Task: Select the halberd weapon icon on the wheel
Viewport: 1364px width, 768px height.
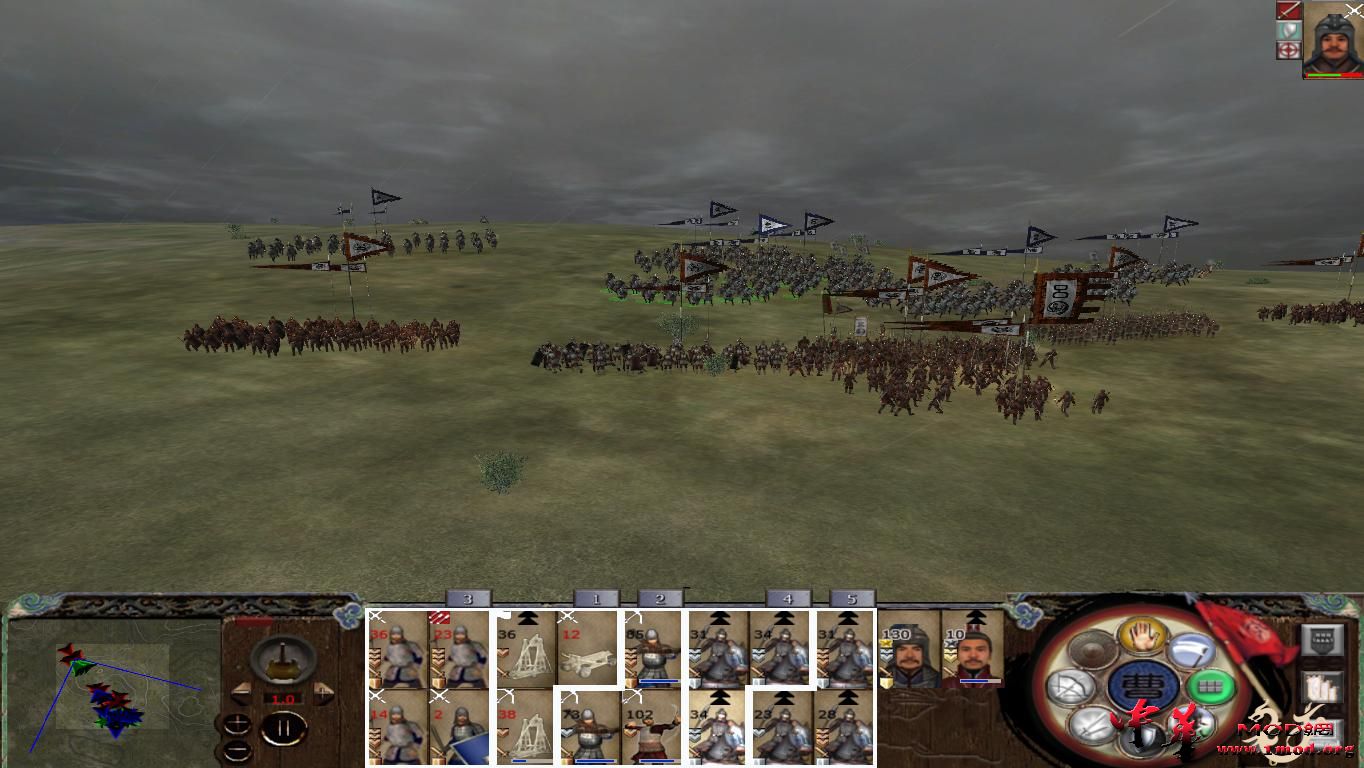Action: point(1191,650)
